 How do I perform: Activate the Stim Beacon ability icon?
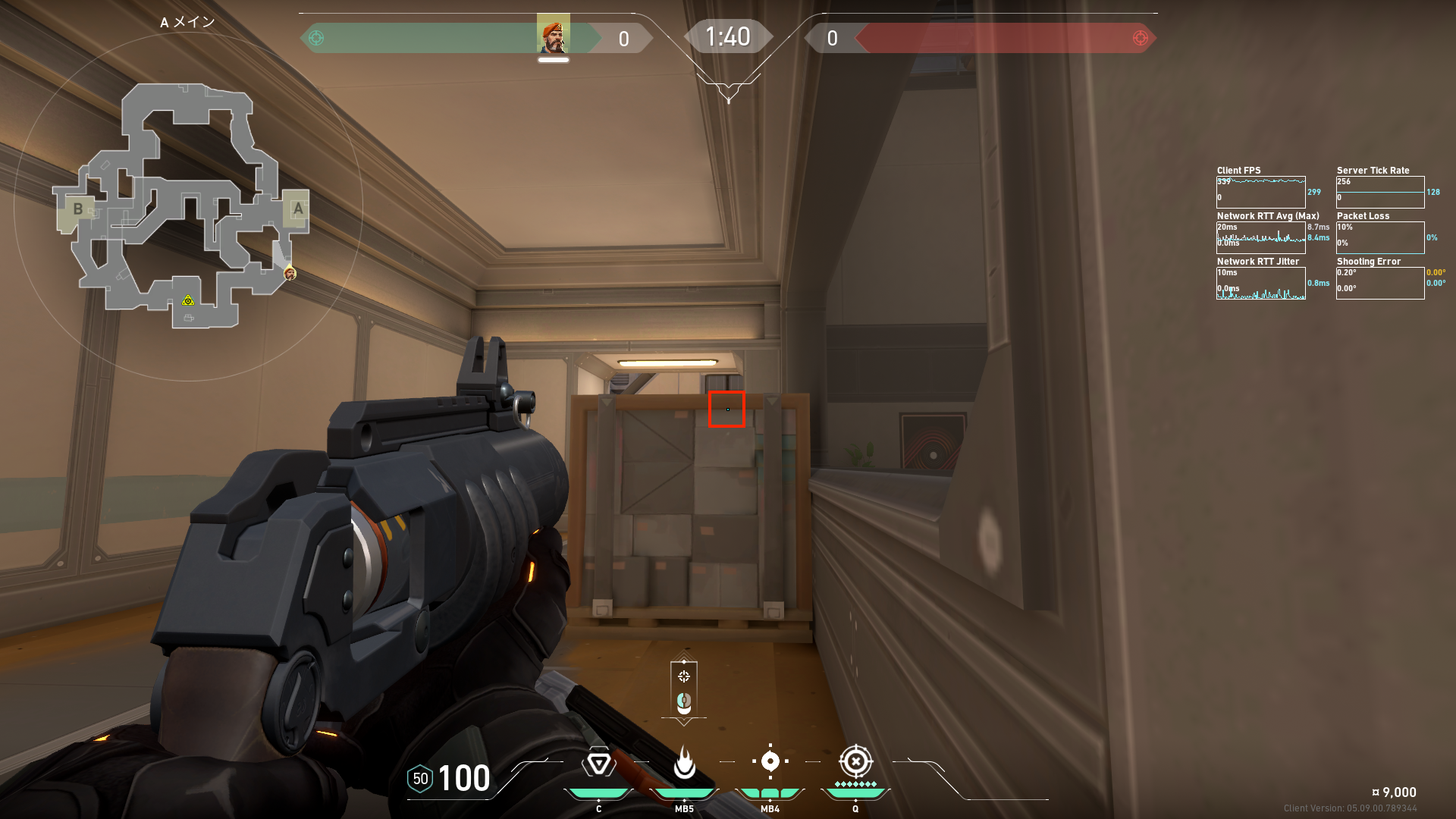coord(598,763)
